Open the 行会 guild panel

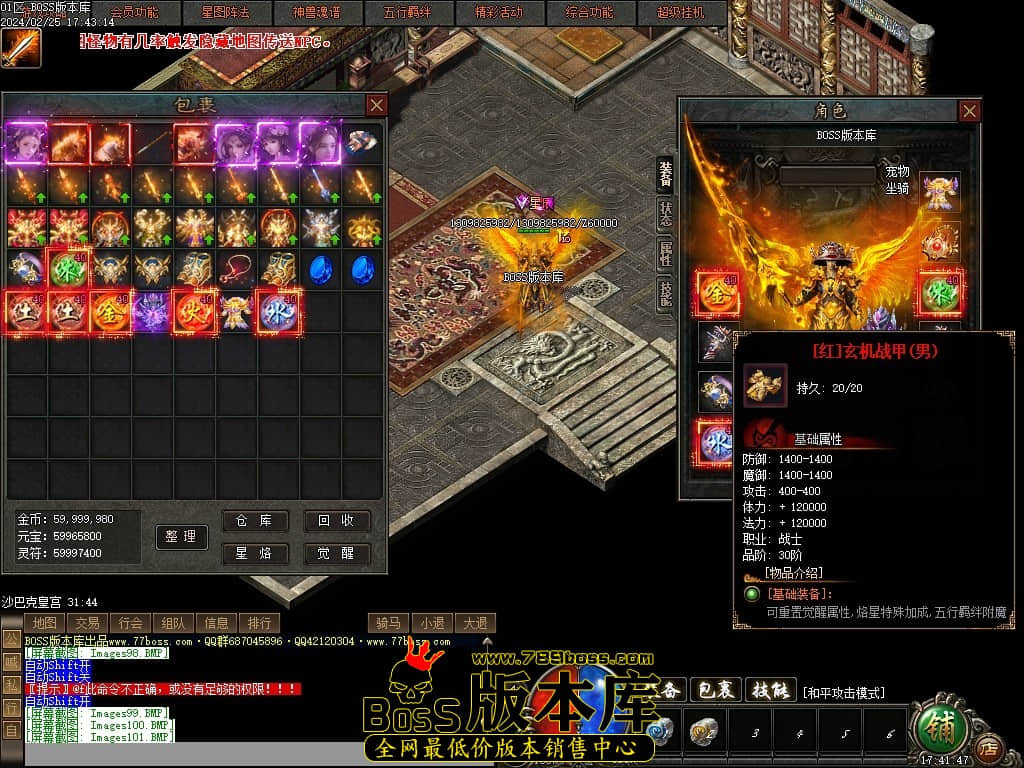130,622
